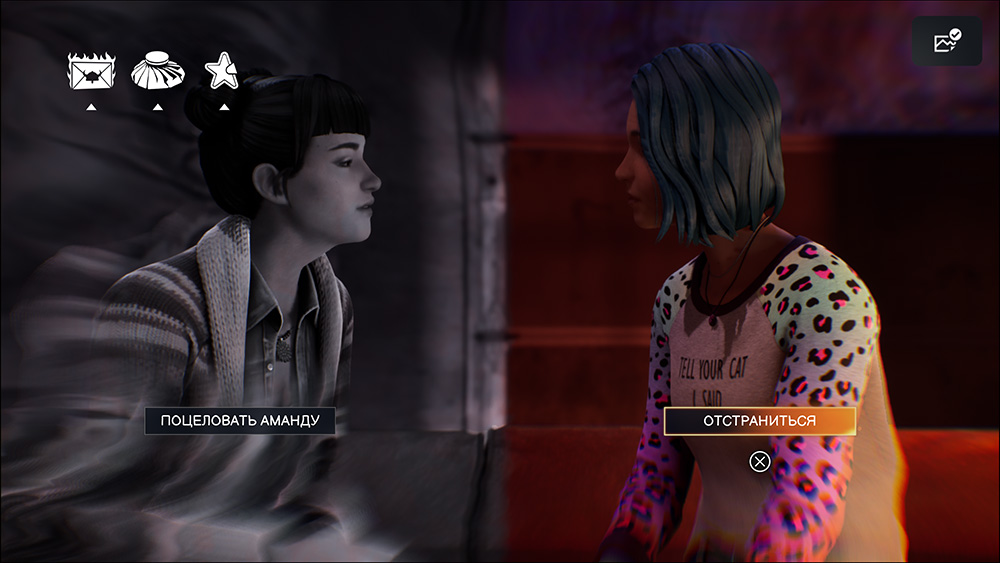Choose the "Поцеловать Аманду" option

click(x=239, y=420)
